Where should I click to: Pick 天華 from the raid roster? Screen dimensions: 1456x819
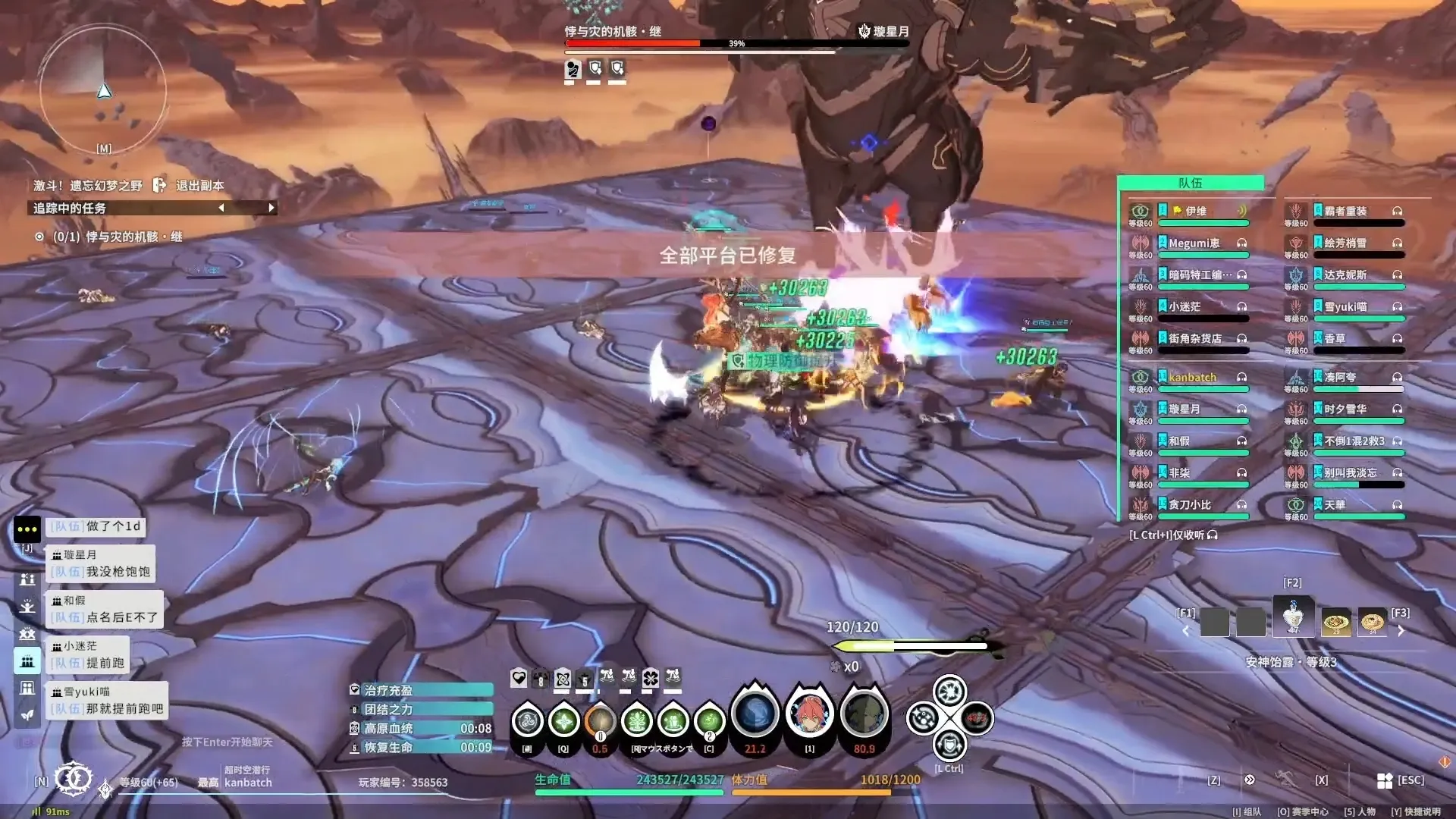(1335, 505)
